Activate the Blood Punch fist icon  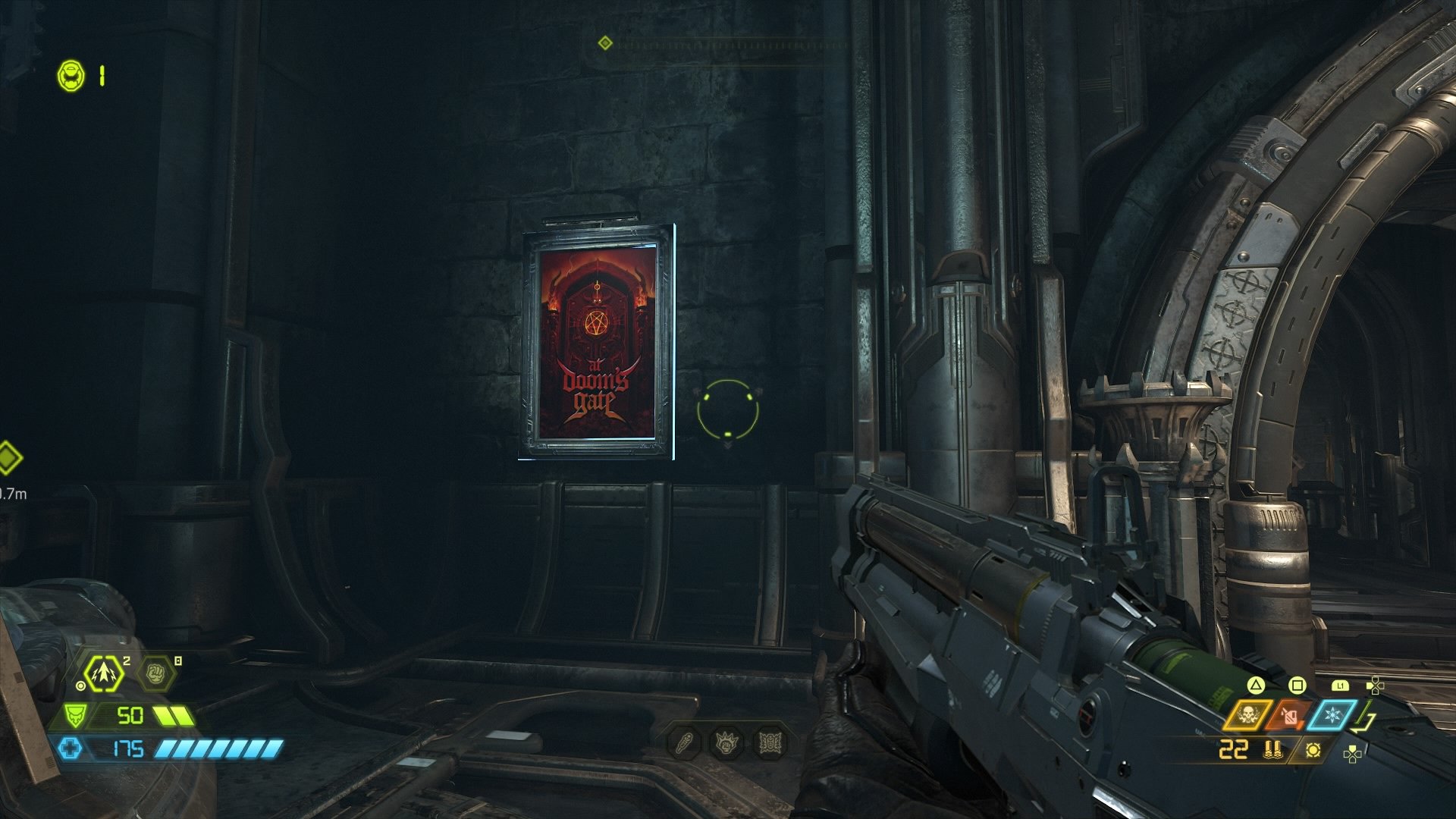click(156, 673)
